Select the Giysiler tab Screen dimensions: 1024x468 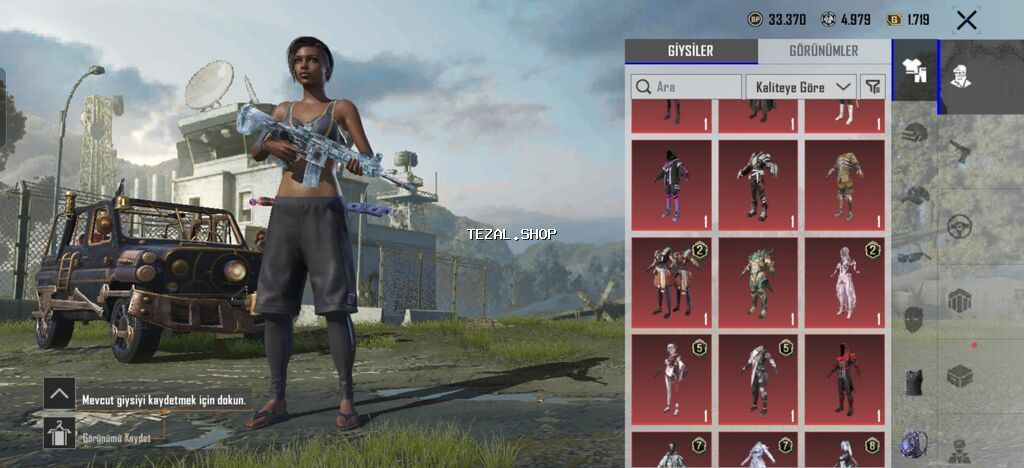point(691,52)
